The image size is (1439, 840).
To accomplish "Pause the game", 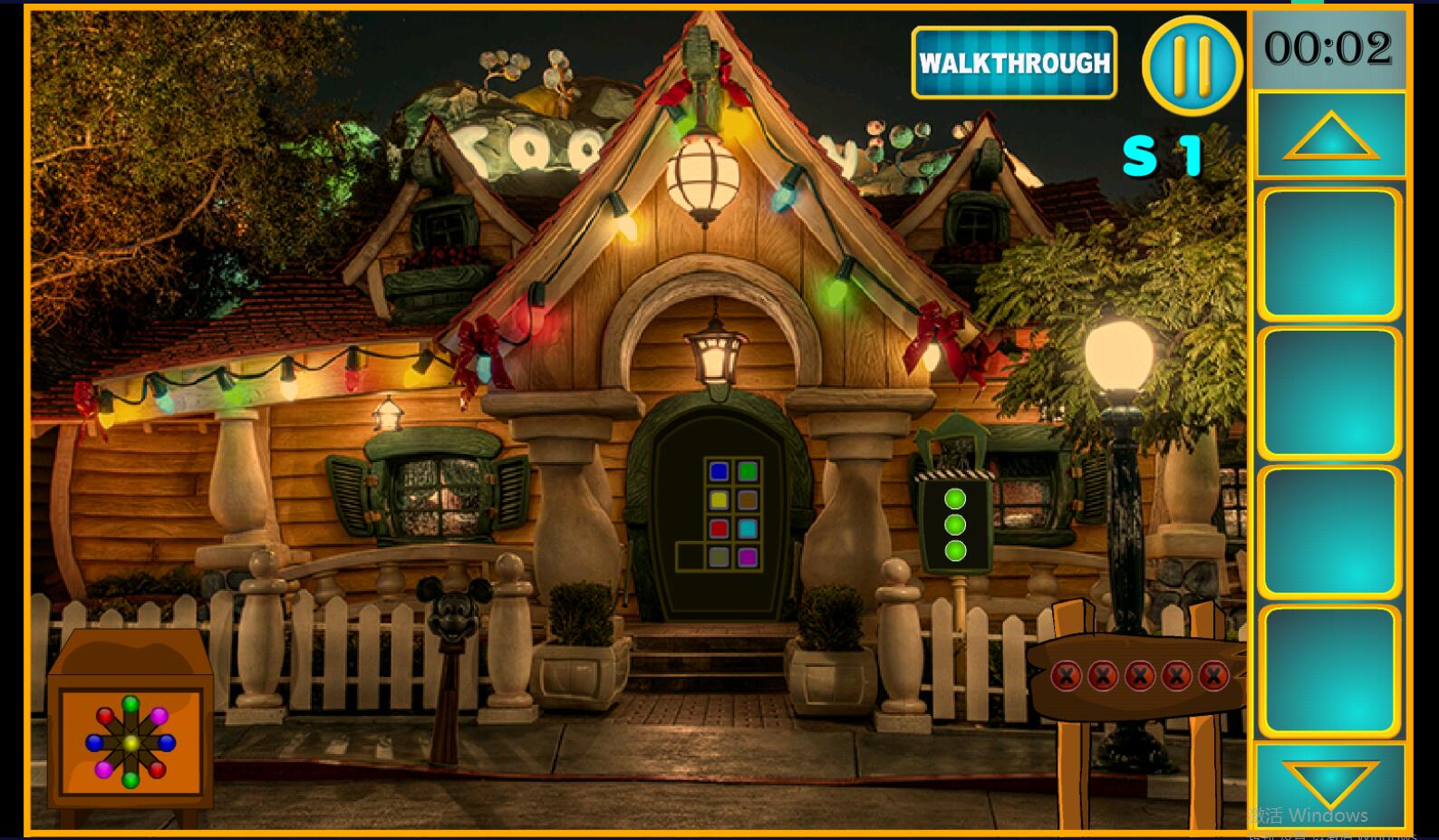I will [x=1192, y=64].
